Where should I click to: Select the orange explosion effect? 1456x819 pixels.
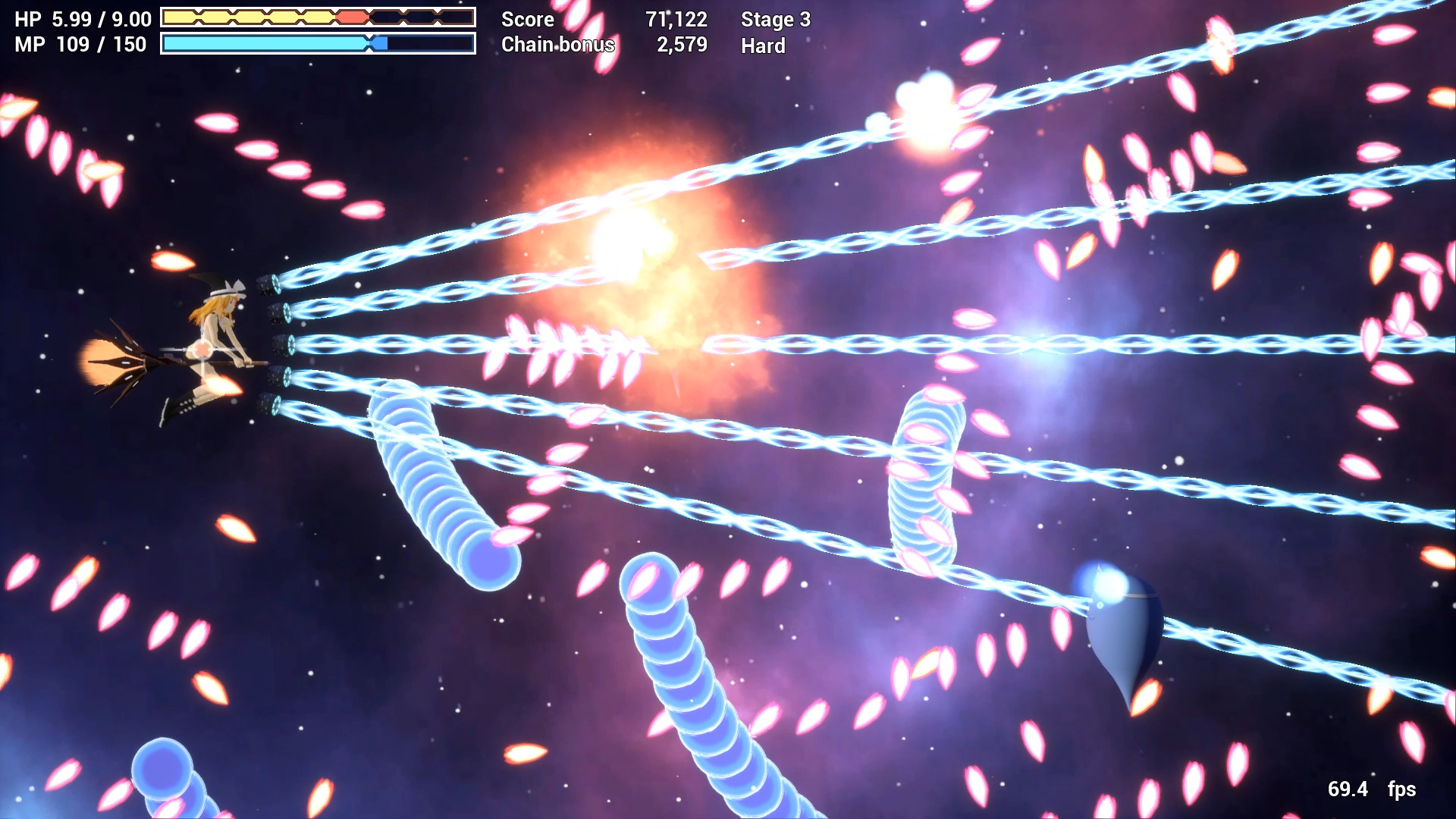[x=629, y=243]
